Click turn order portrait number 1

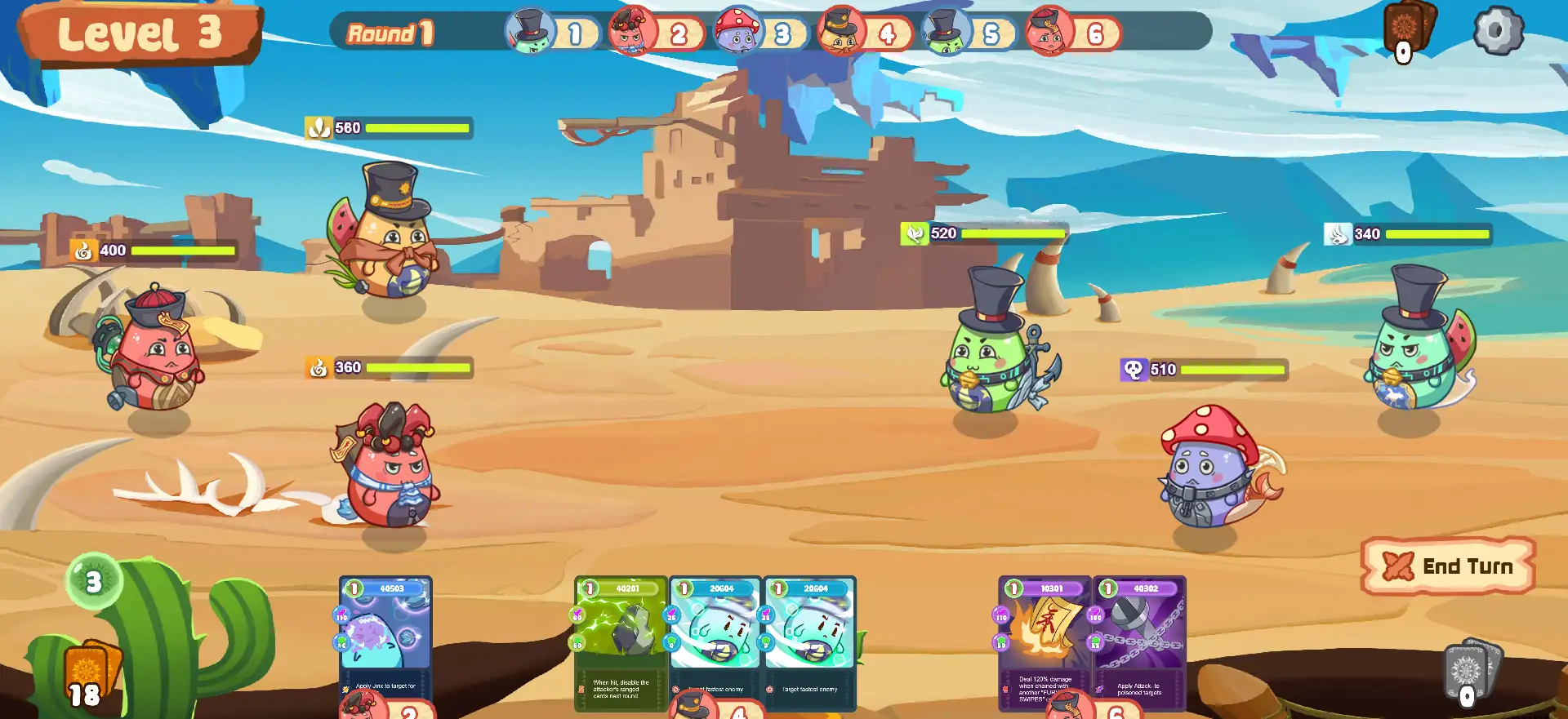[x=529, y=31]
